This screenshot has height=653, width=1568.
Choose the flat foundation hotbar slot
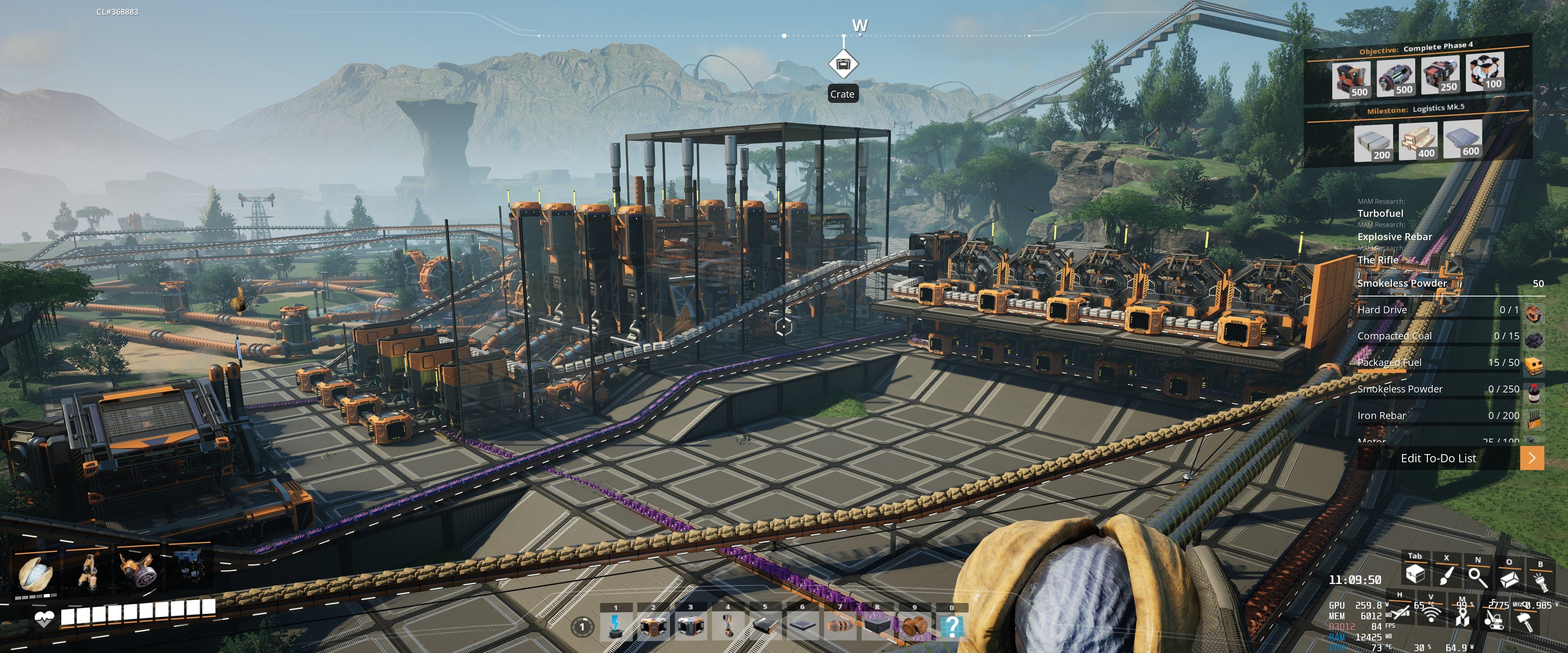pos(802,626)
